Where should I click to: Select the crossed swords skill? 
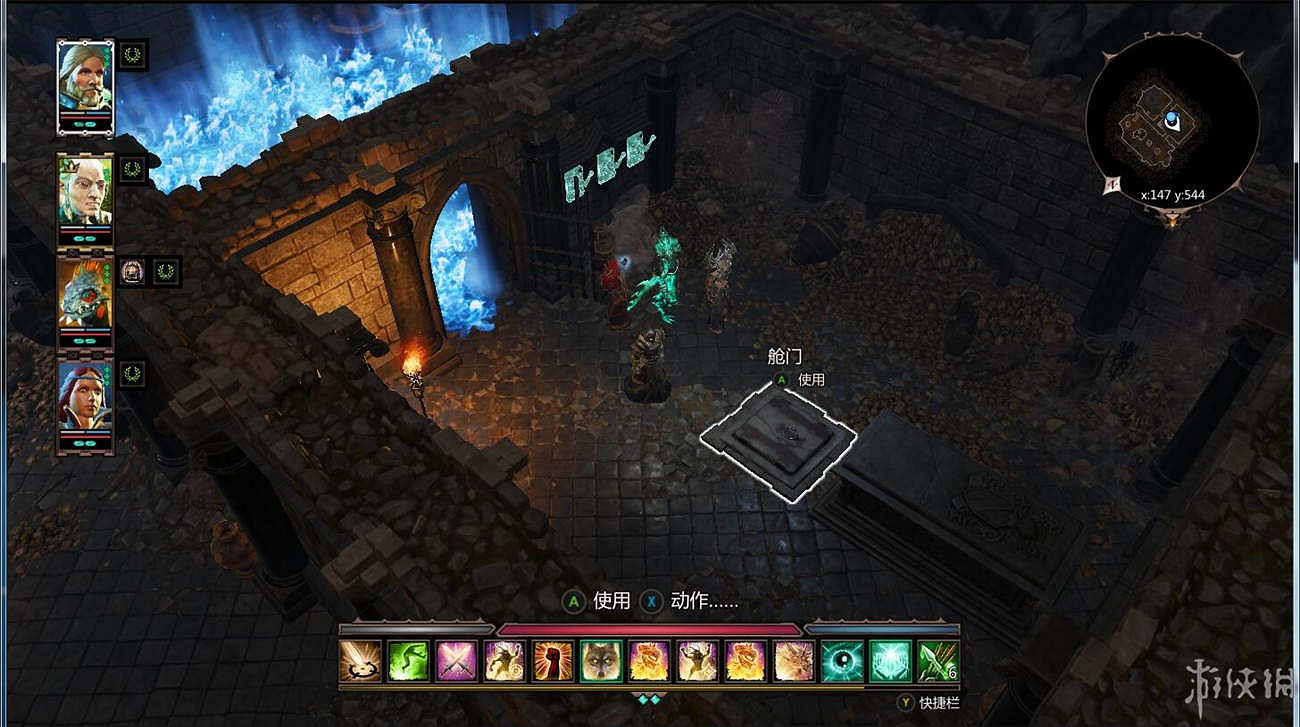[x=457, y=661]
